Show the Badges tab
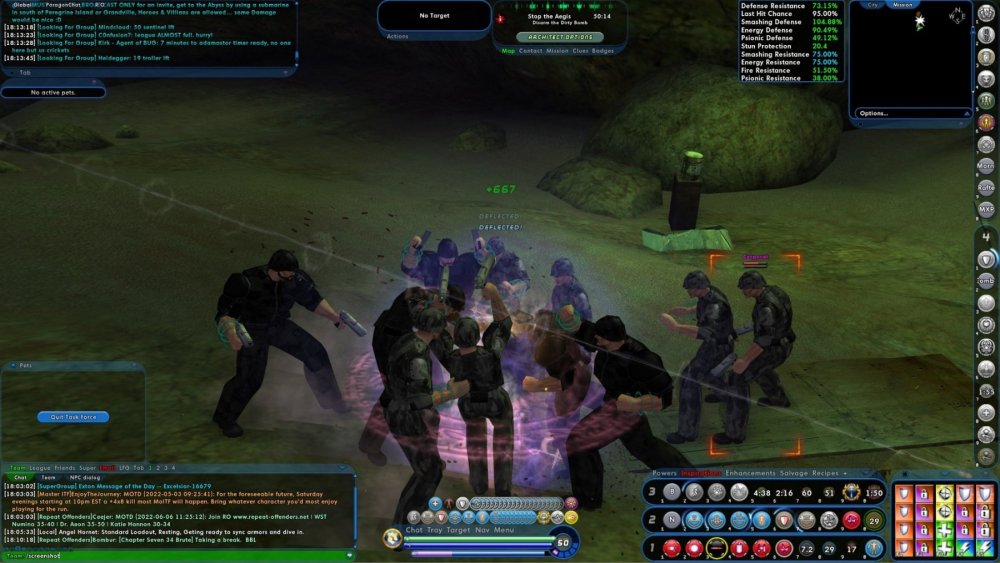The image size is (1000, 563). (x=603, y=50)
